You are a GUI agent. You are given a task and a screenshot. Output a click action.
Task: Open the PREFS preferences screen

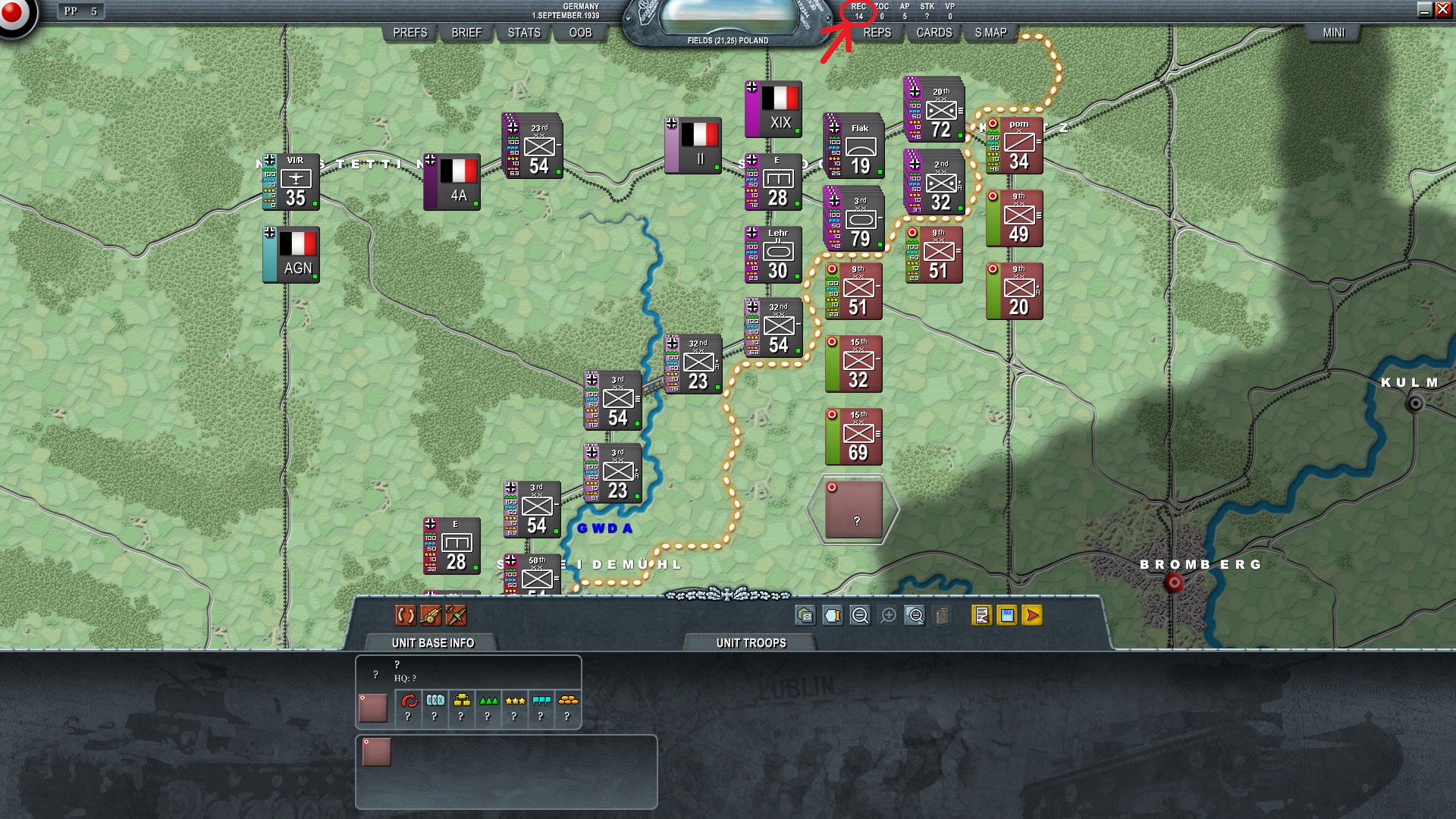tap(409, 33)
